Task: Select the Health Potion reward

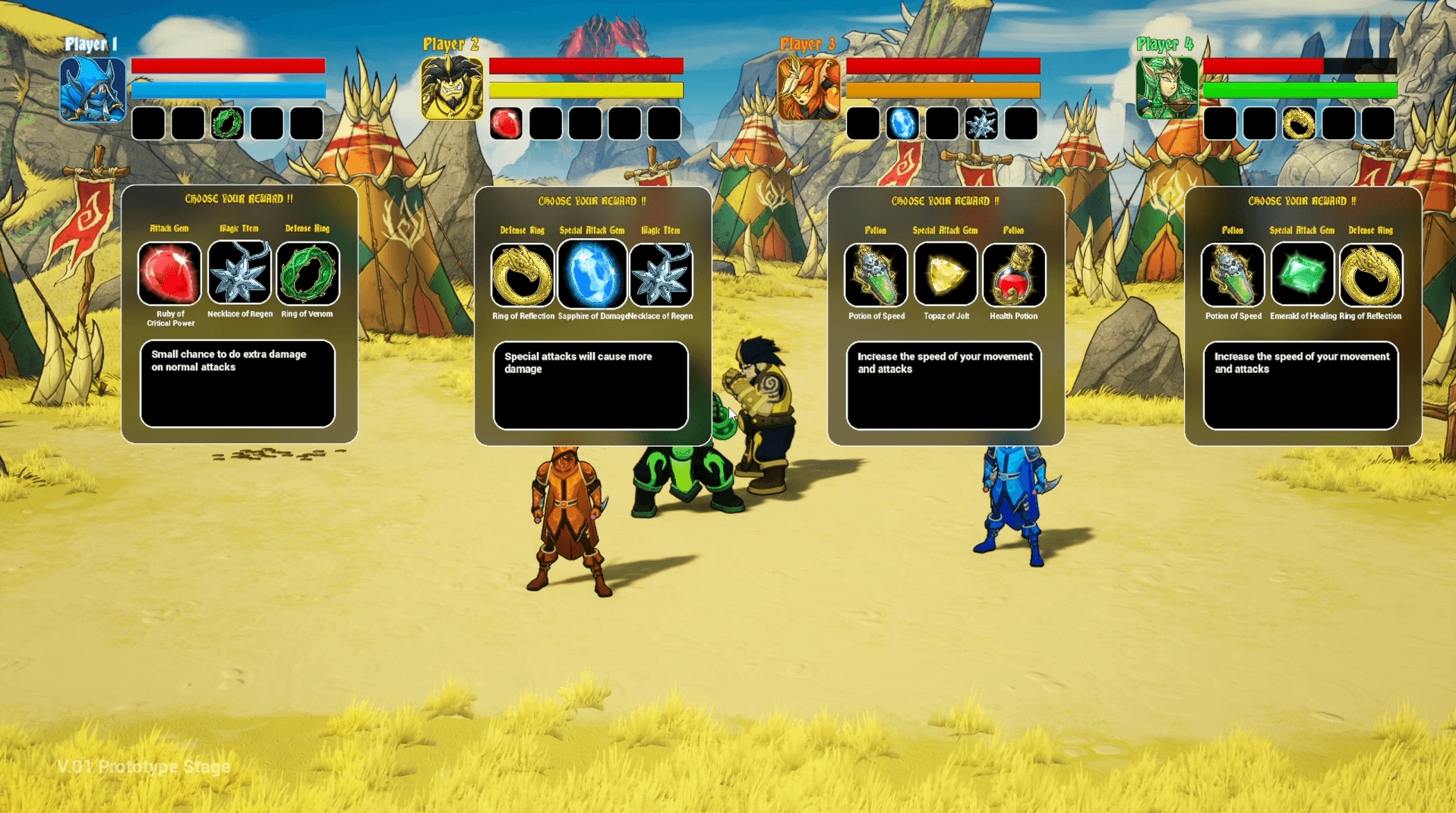Action: tap(1014, 275)
